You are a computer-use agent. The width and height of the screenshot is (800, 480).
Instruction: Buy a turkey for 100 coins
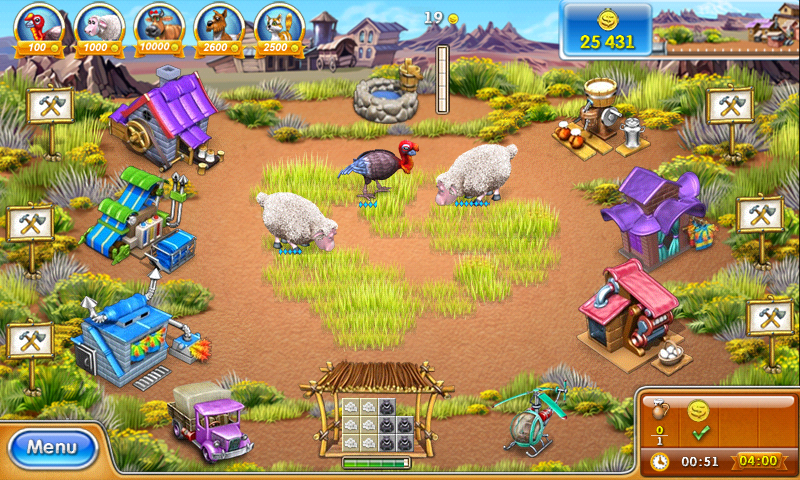[40, 26]
